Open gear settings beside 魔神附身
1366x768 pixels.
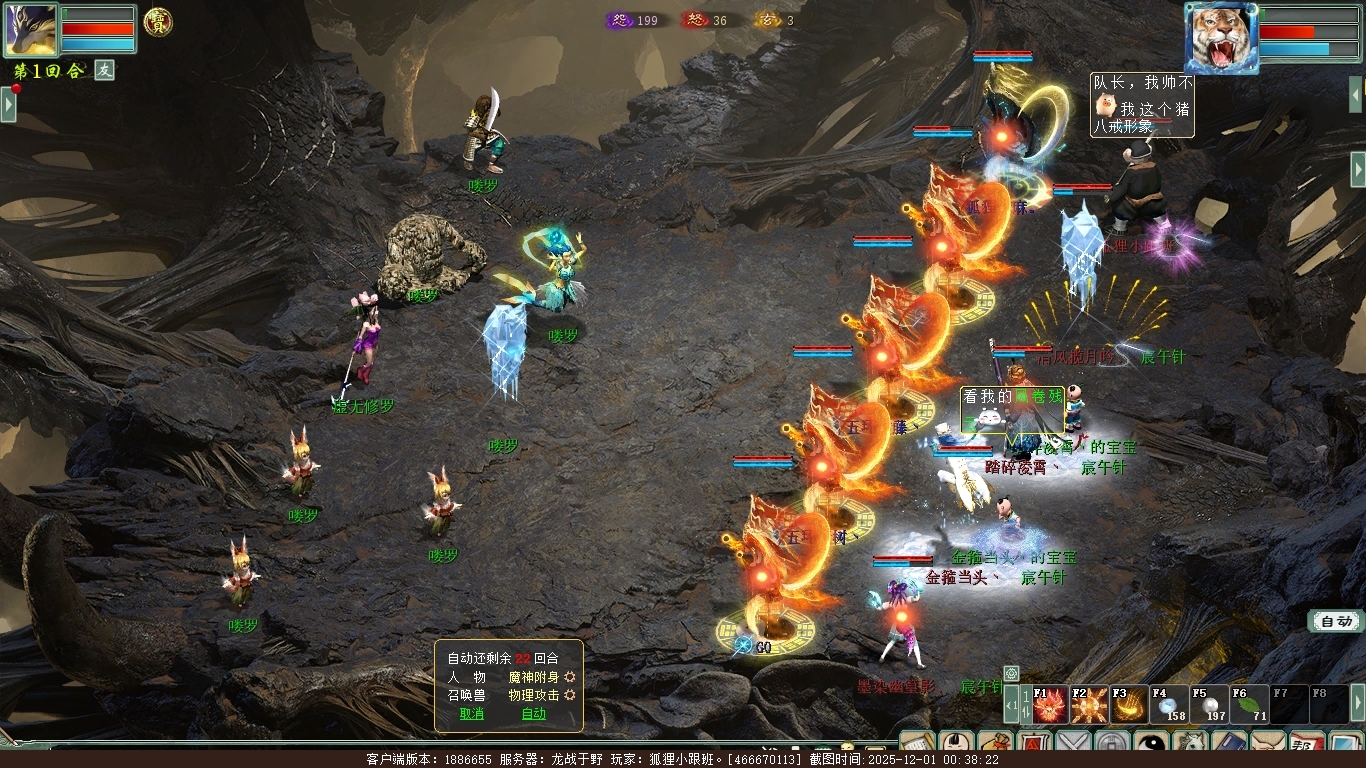pyautogui.click(x=570, y=677)
